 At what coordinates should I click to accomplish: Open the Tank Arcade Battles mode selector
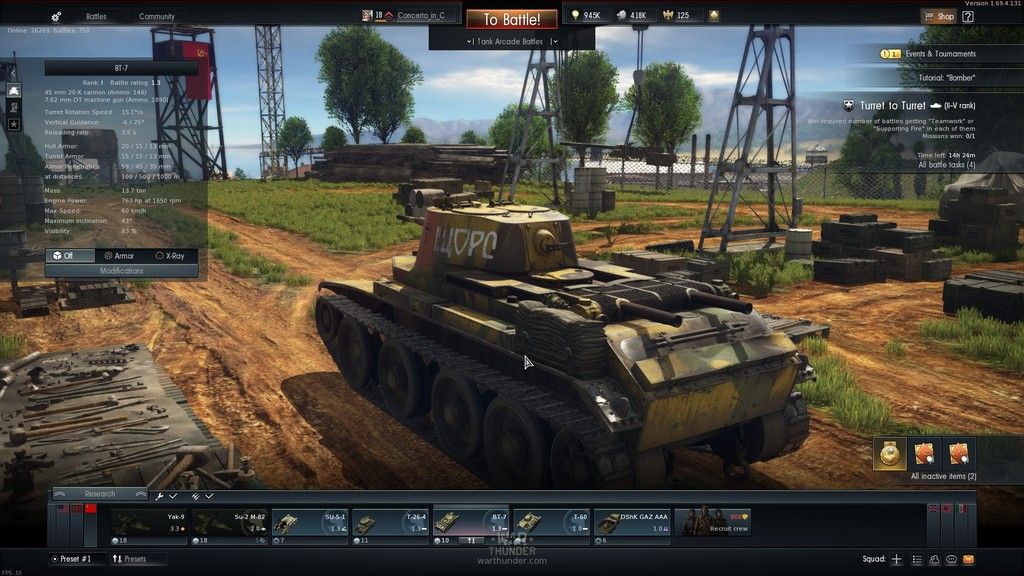tap(511, 41)
